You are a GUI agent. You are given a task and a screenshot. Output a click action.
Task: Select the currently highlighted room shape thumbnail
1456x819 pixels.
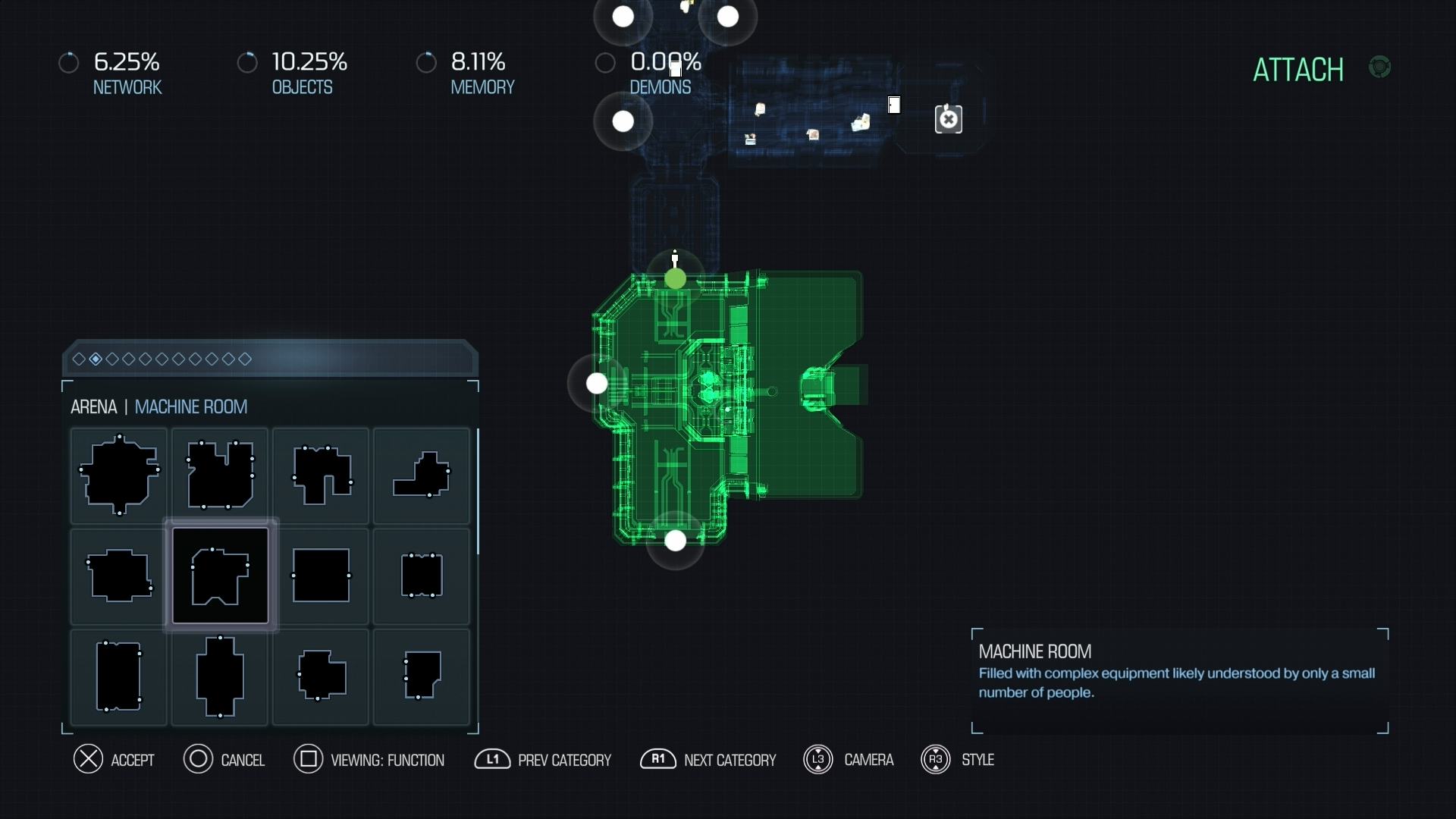[x=219, y=576]
